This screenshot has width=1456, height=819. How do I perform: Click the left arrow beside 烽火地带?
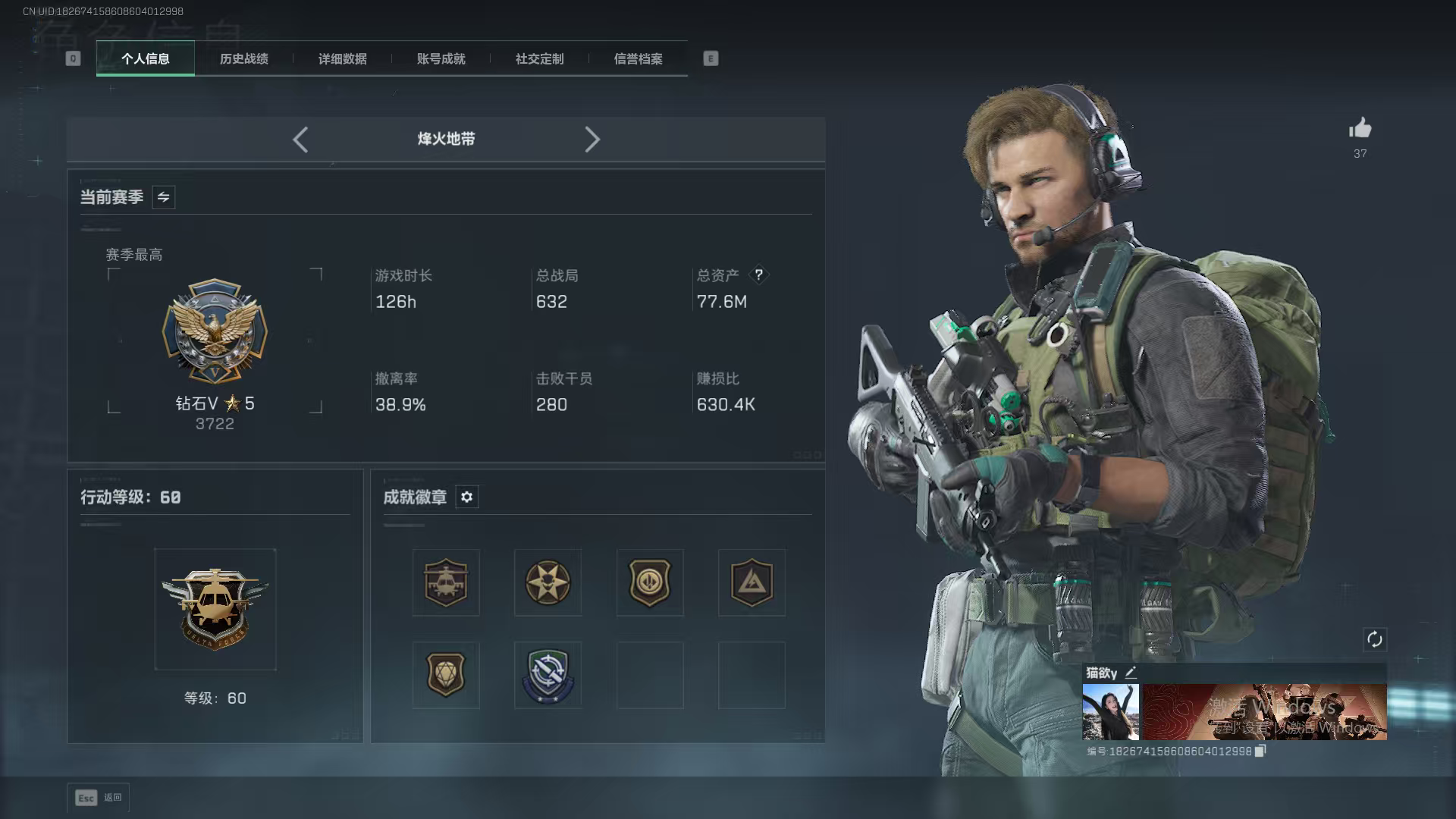pos(300,140)
